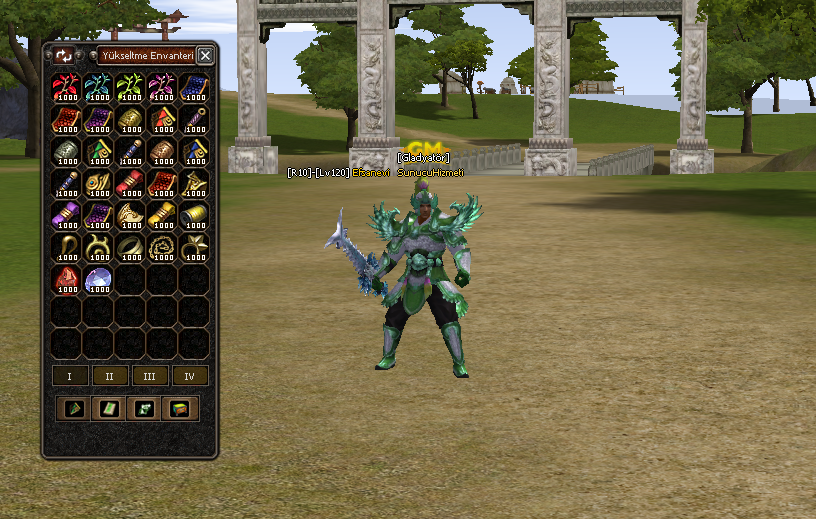The width and height of the screenshot is (816, 519).
Task: Choose the pink herb plant item
Action: [x=162, y=87]
